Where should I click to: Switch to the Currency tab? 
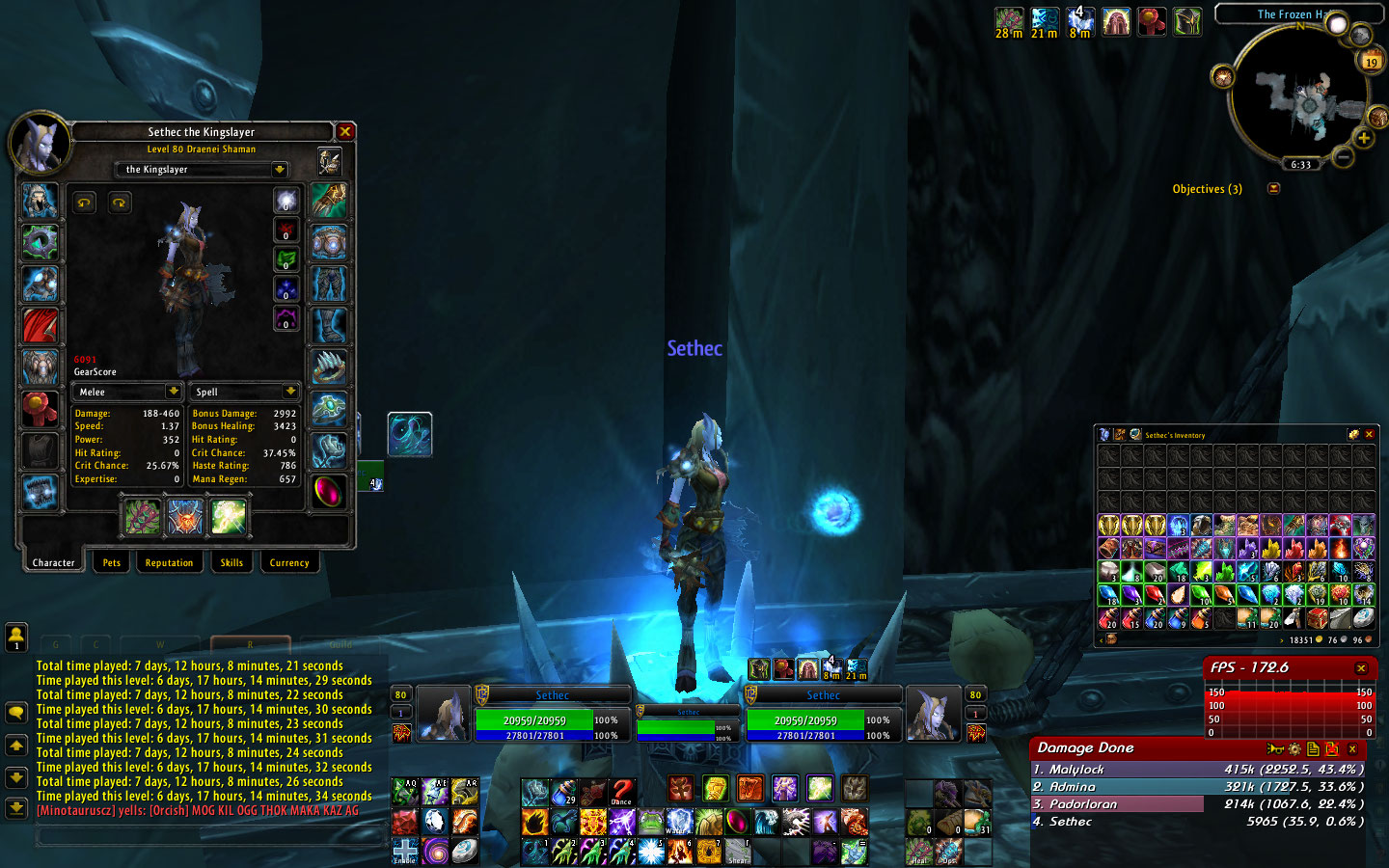tap(289, 562)
